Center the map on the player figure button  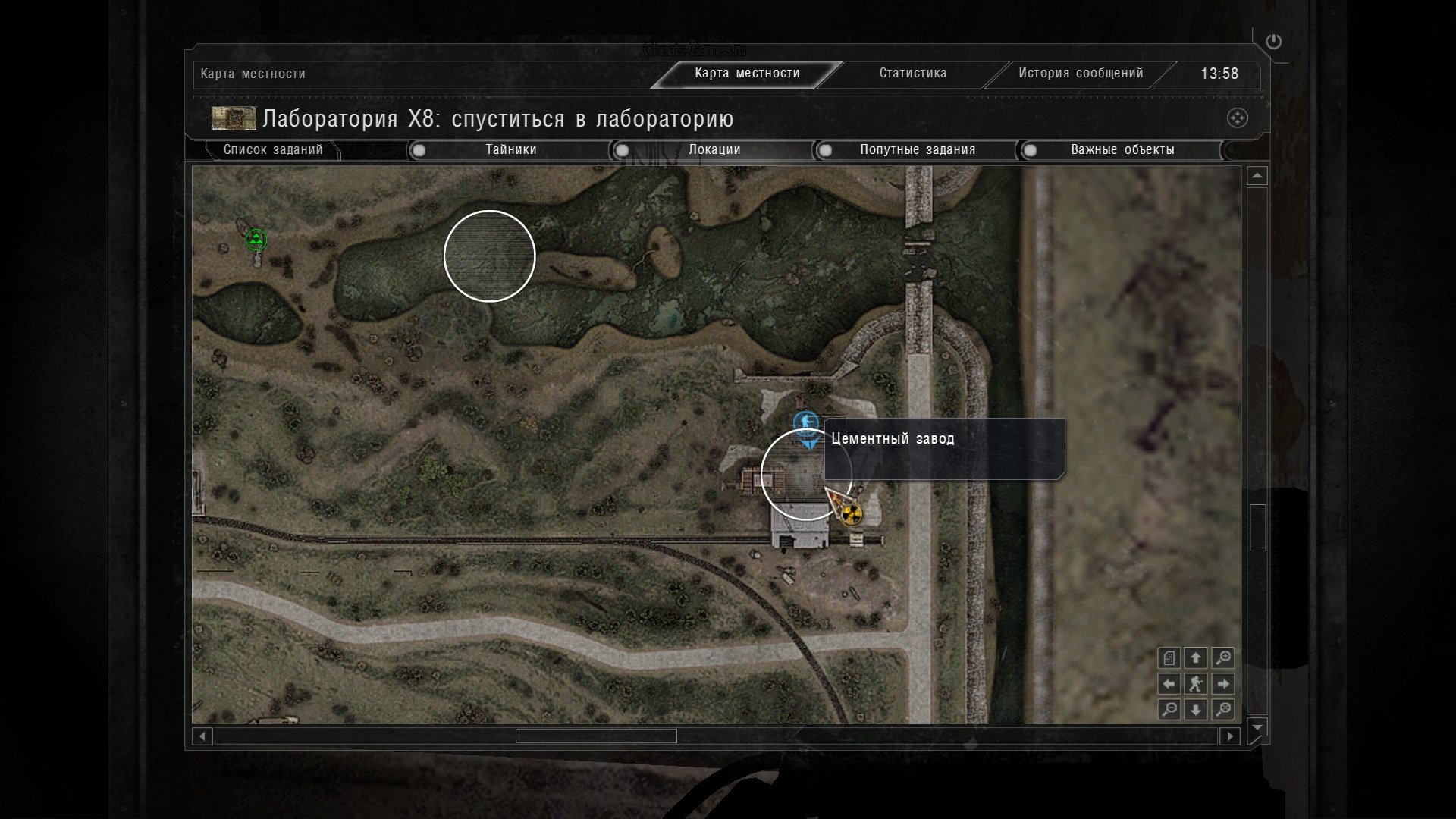tap(1196, 684)
